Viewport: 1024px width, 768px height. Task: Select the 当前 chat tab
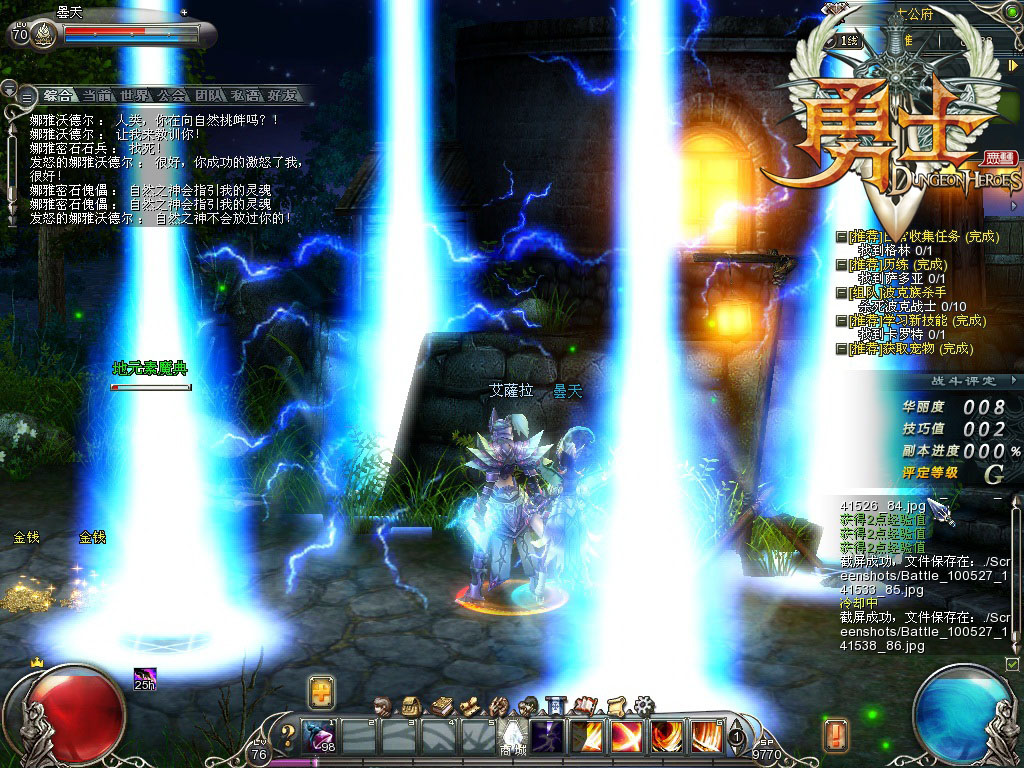click(x=97, y=96)
